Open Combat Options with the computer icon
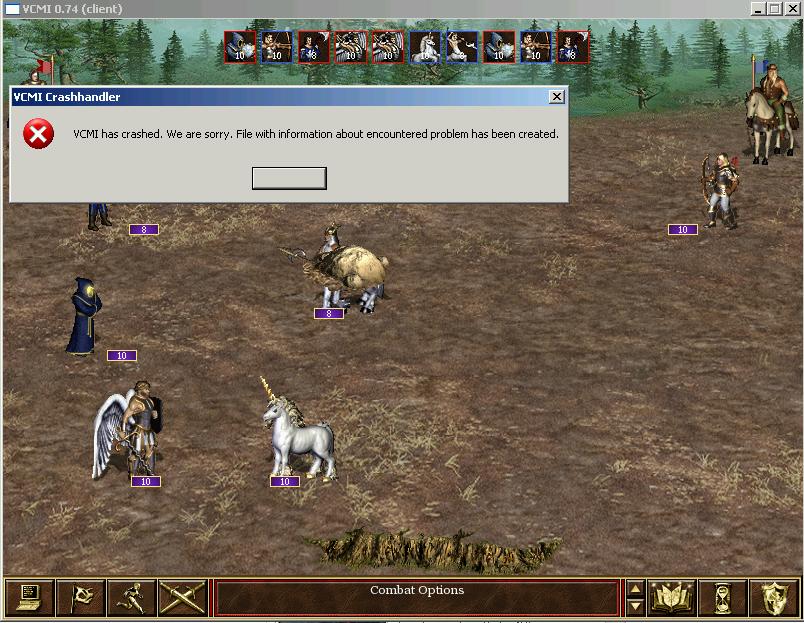Viewport: 804px width, 623px height. point(29,597)
